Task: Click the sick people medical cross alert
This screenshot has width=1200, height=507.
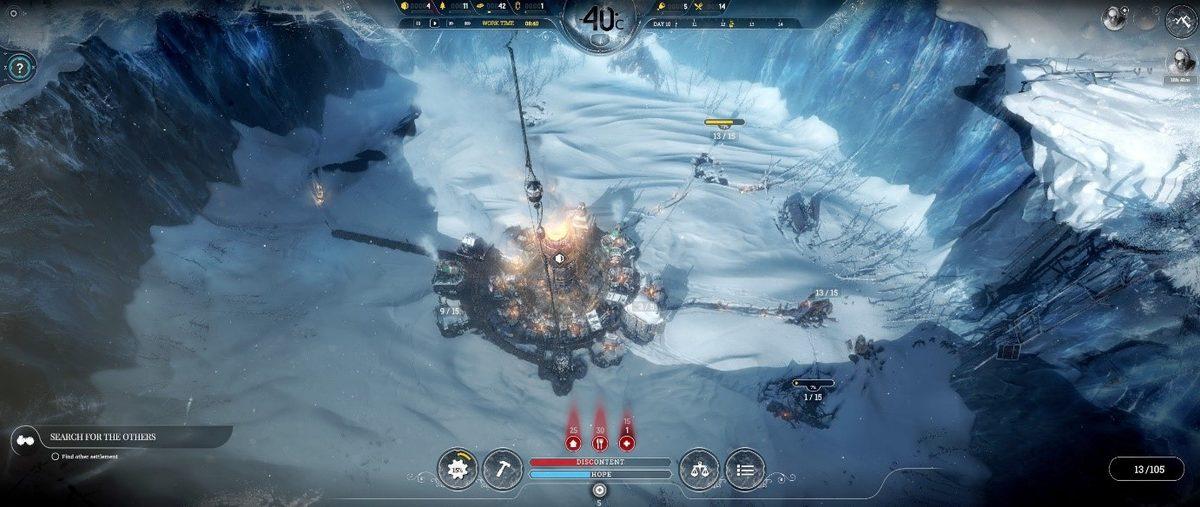Action: pyautogui.click(x=627, y=442)
